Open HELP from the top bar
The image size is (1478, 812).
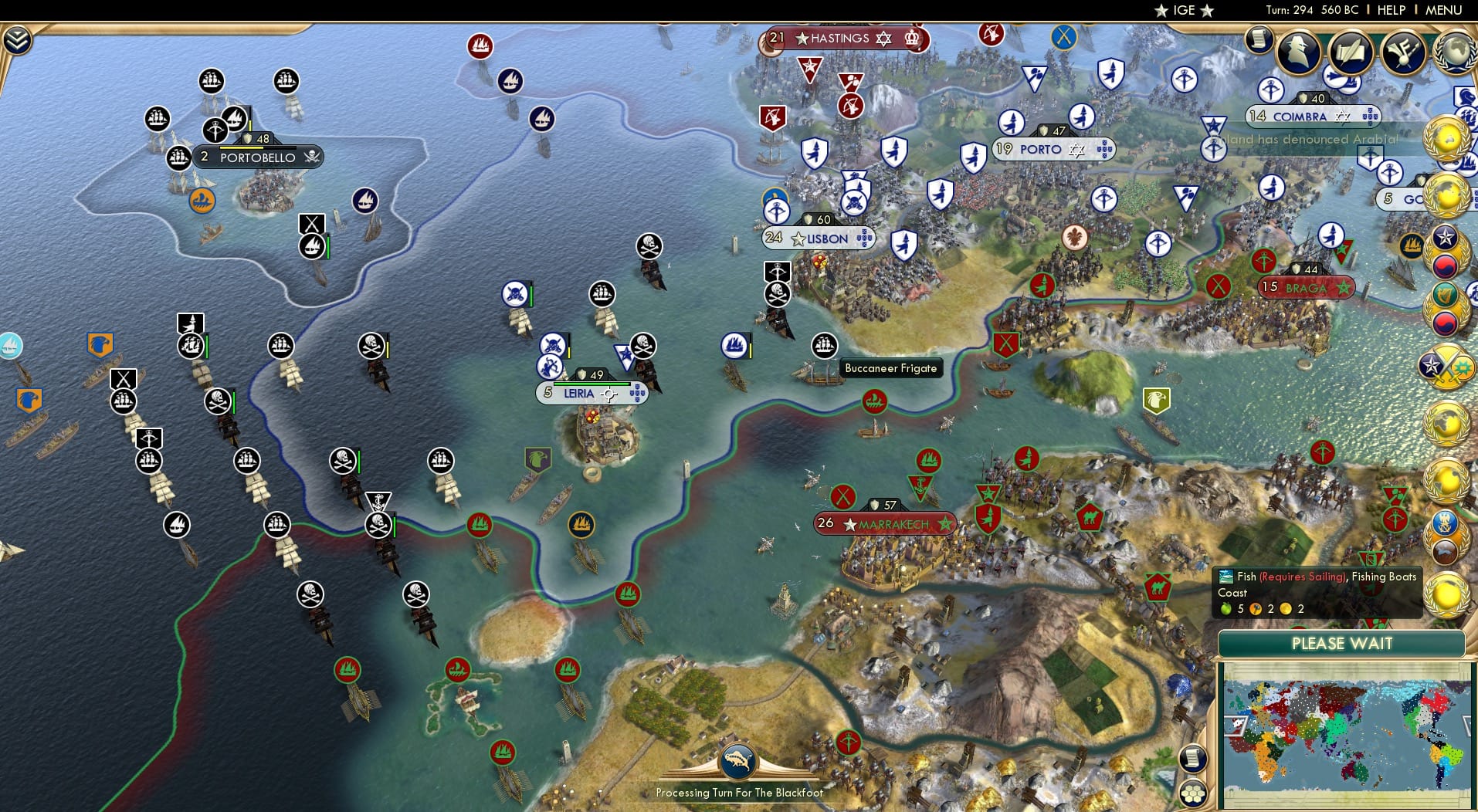[x=1390, y=10]
